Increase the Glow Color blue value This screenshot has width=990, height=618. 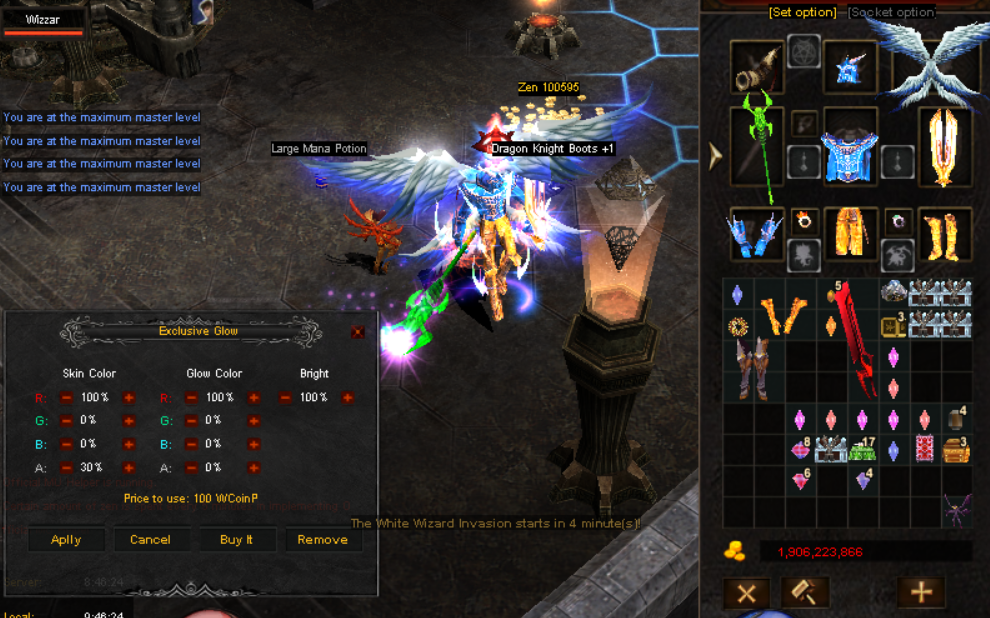coord(254,444)
